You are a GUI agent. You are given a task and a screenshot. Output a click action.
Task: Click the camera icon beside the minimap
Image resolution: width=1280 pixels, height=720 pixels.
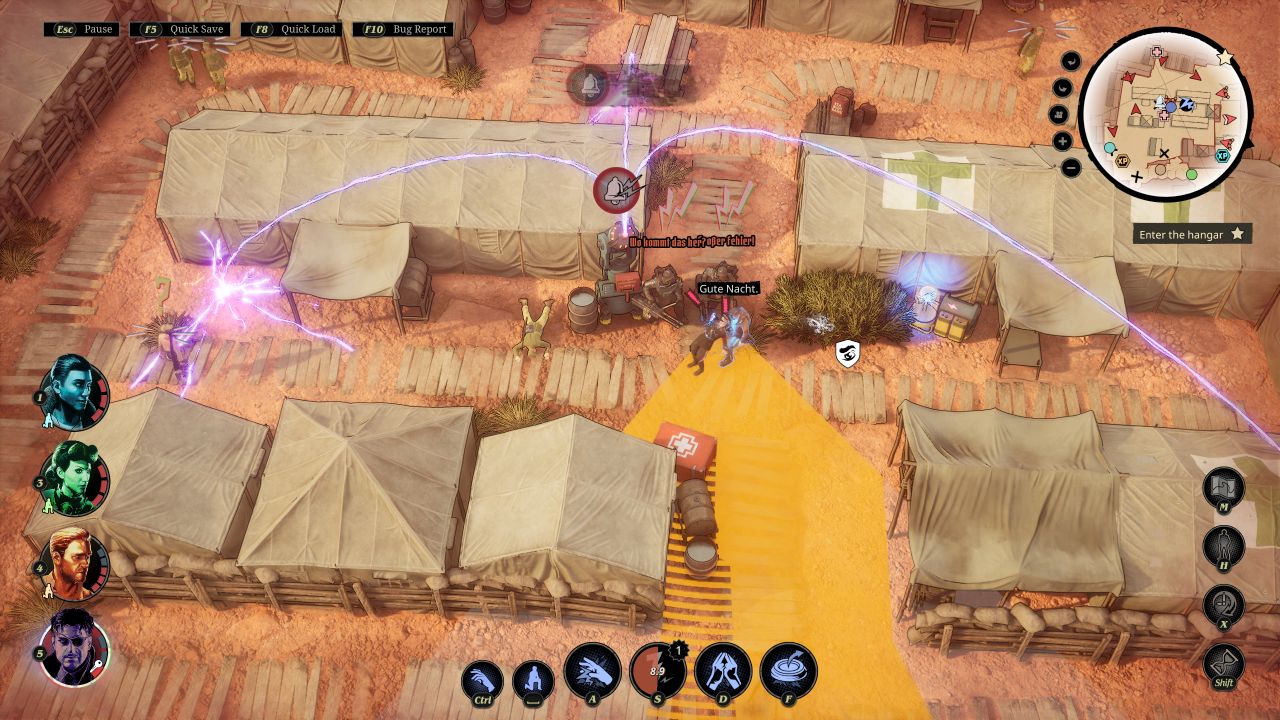tap(1057, 114)
